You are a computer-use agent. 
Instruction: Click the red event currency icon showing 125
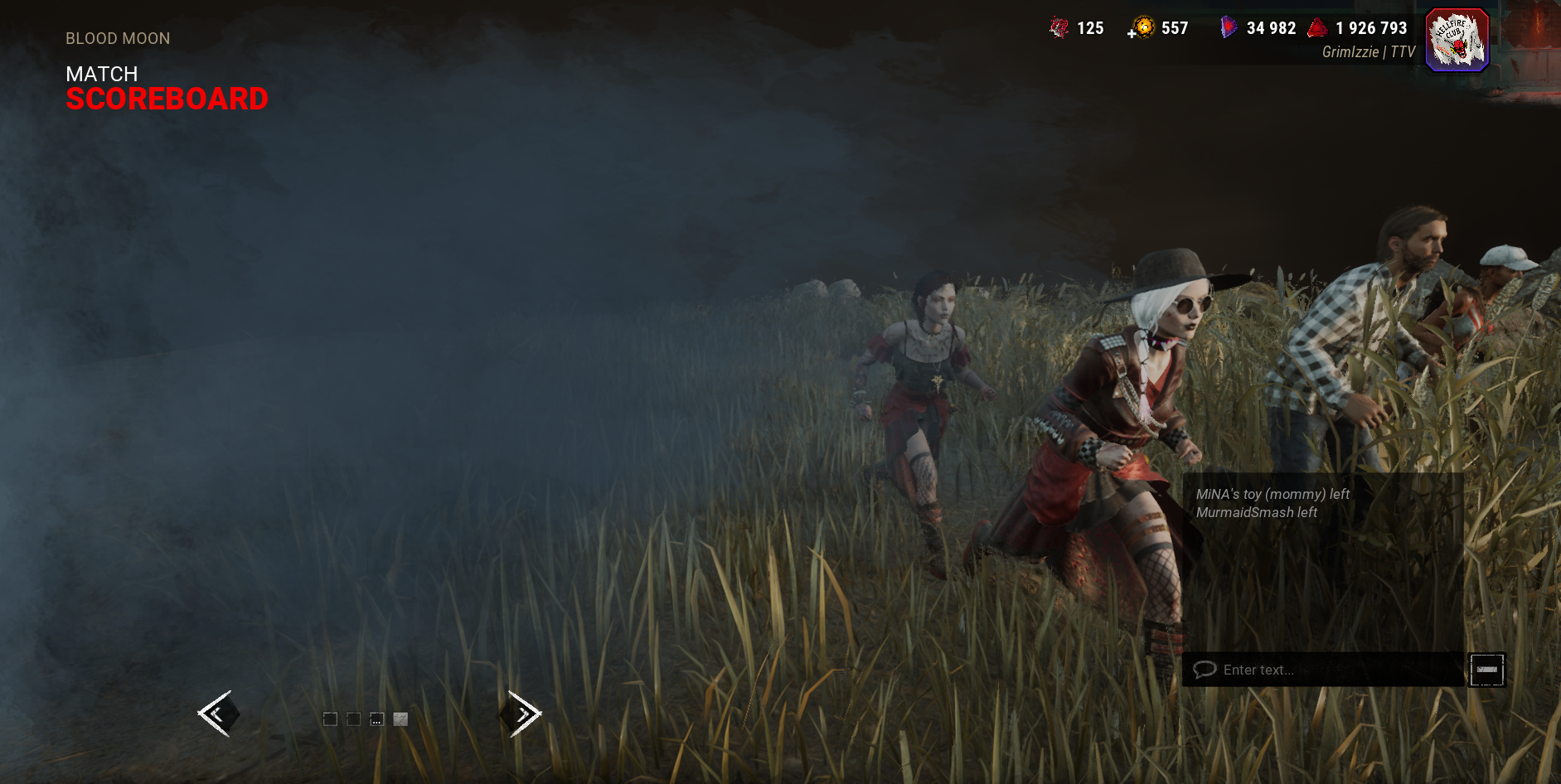[x=1059, y=28]
